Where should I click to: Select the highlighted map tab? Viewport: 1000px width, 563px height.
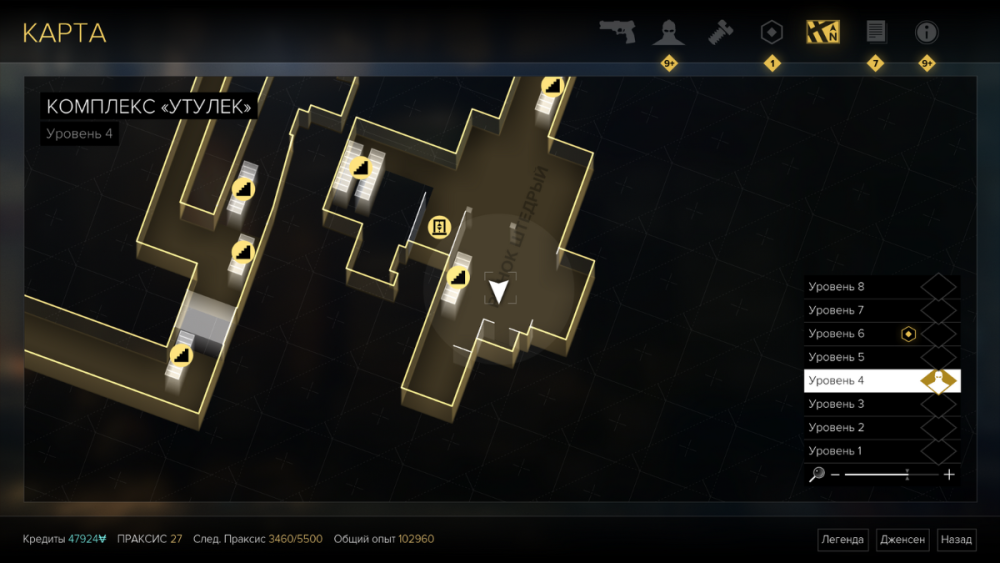(x=823, y=32)
